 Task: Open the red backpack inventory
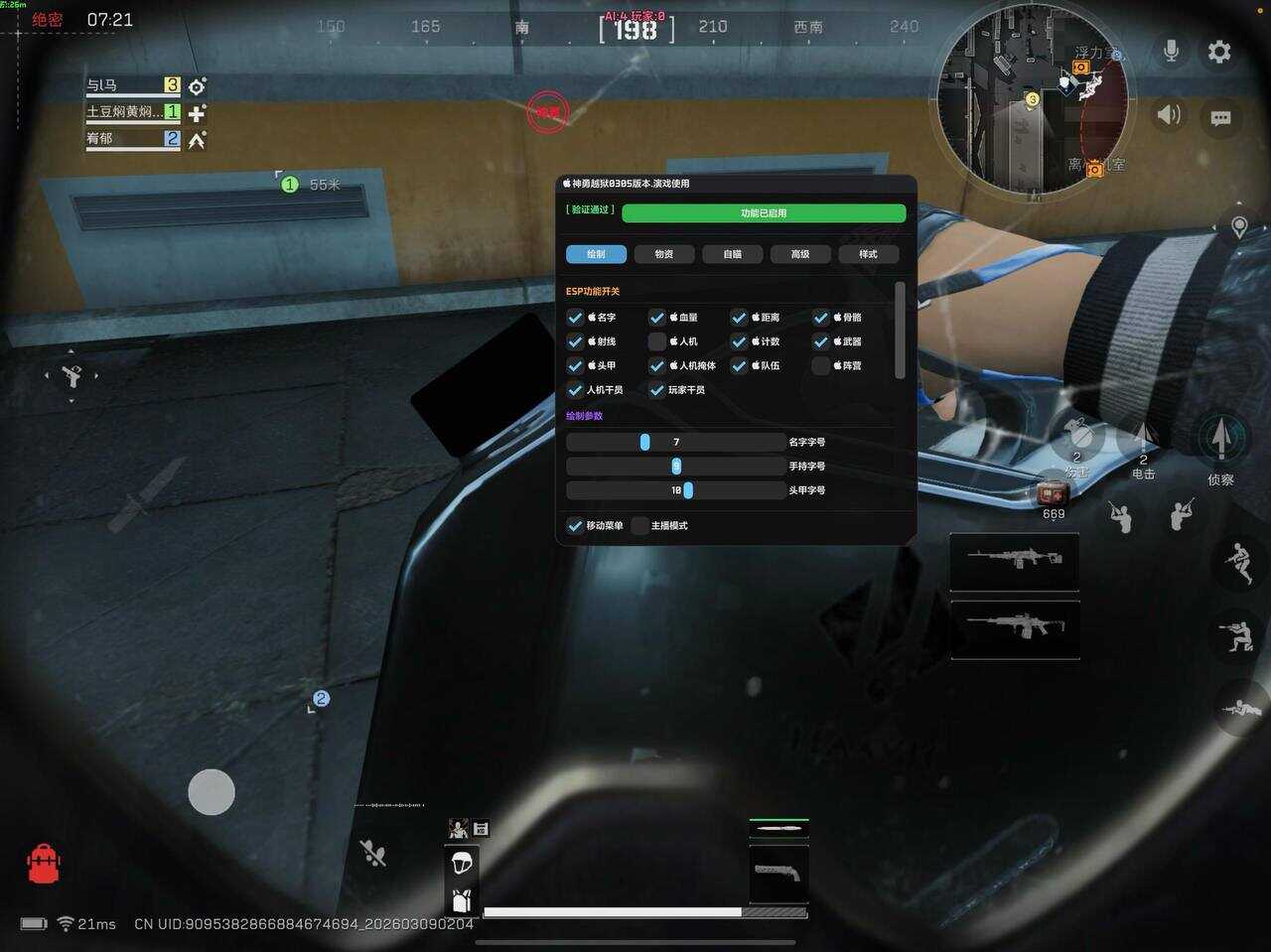click(44, 864)
